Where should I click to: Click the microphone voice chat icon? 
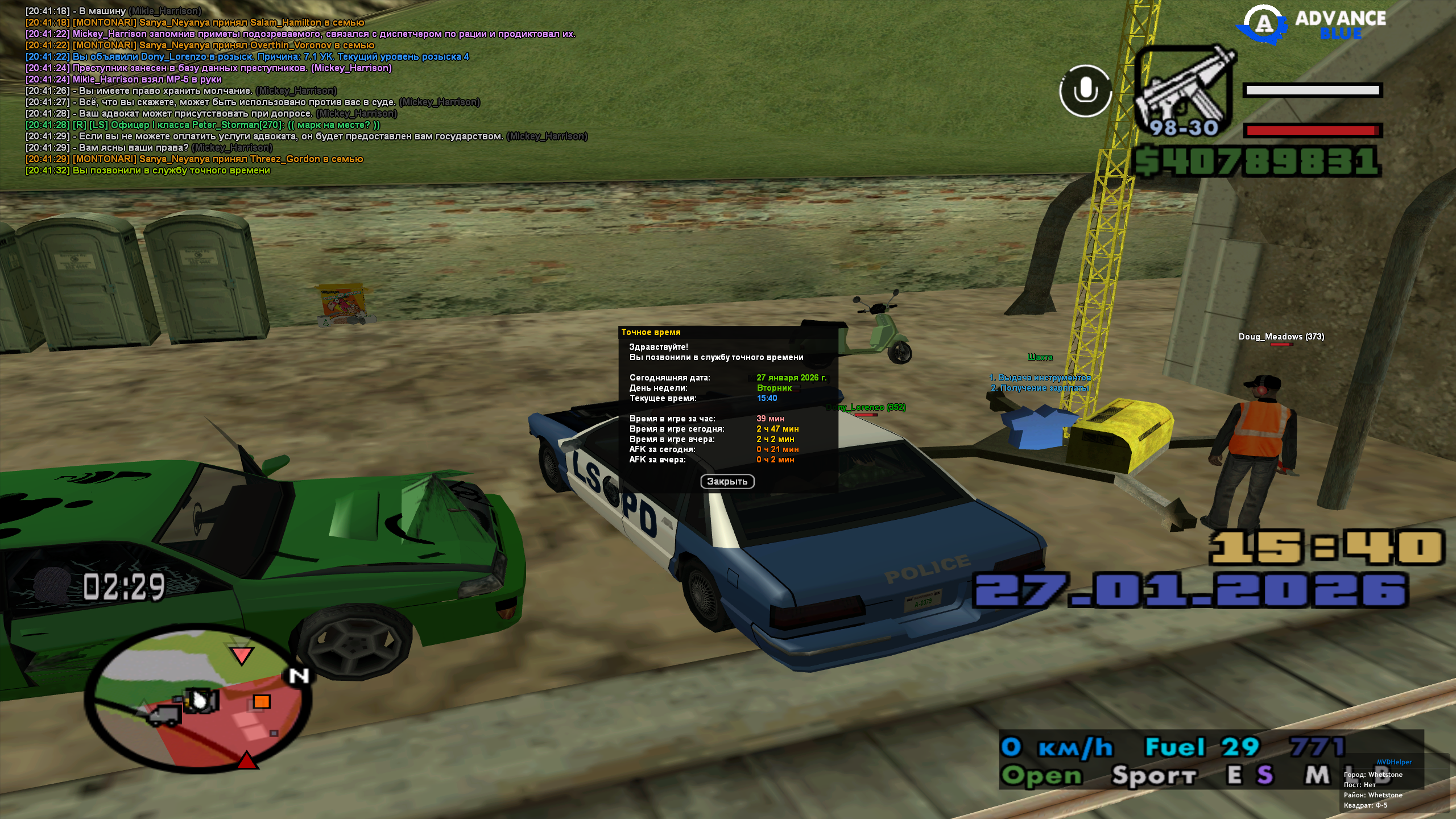coord(1085,91)
